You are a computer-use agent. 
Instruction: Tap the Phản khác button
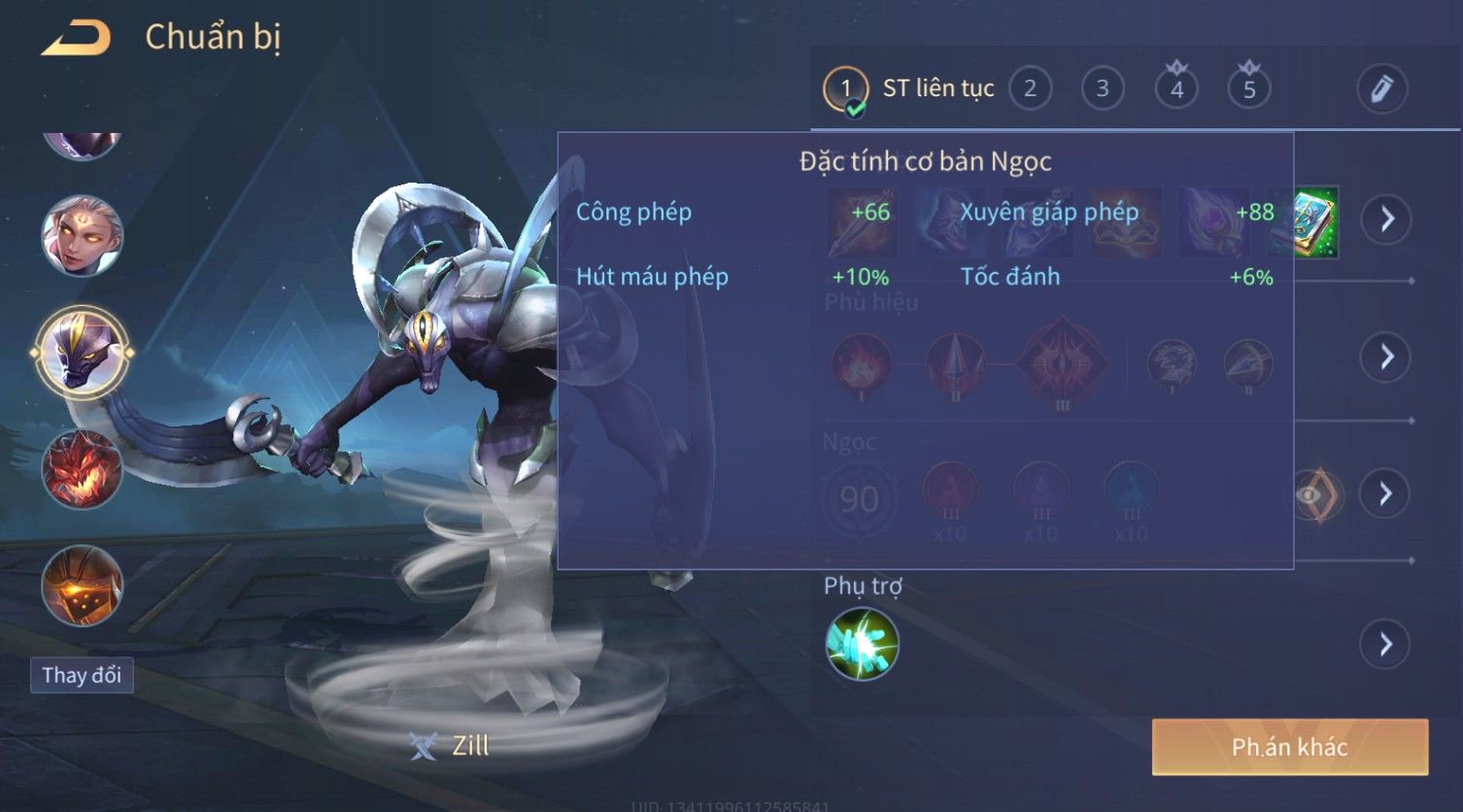pyautogui.click(x=1289, y=747)
